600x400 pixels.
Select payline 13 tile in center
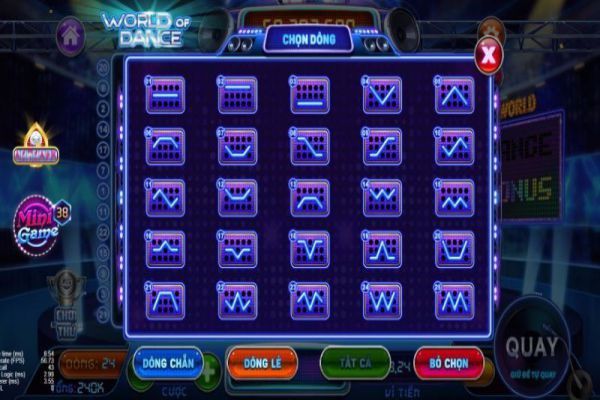(309, 197)
